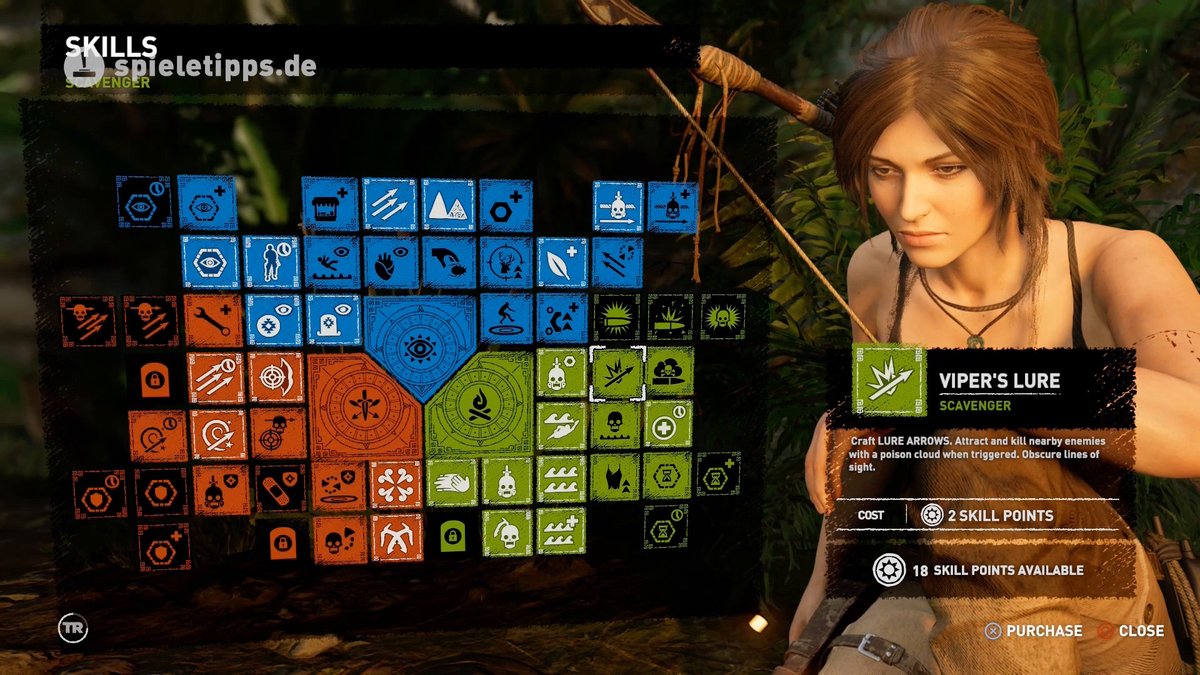The height and width of the screenshot is (675, 1200).
Task: Select the orange crossed pickaxes skill
Action: pos(396,537)
